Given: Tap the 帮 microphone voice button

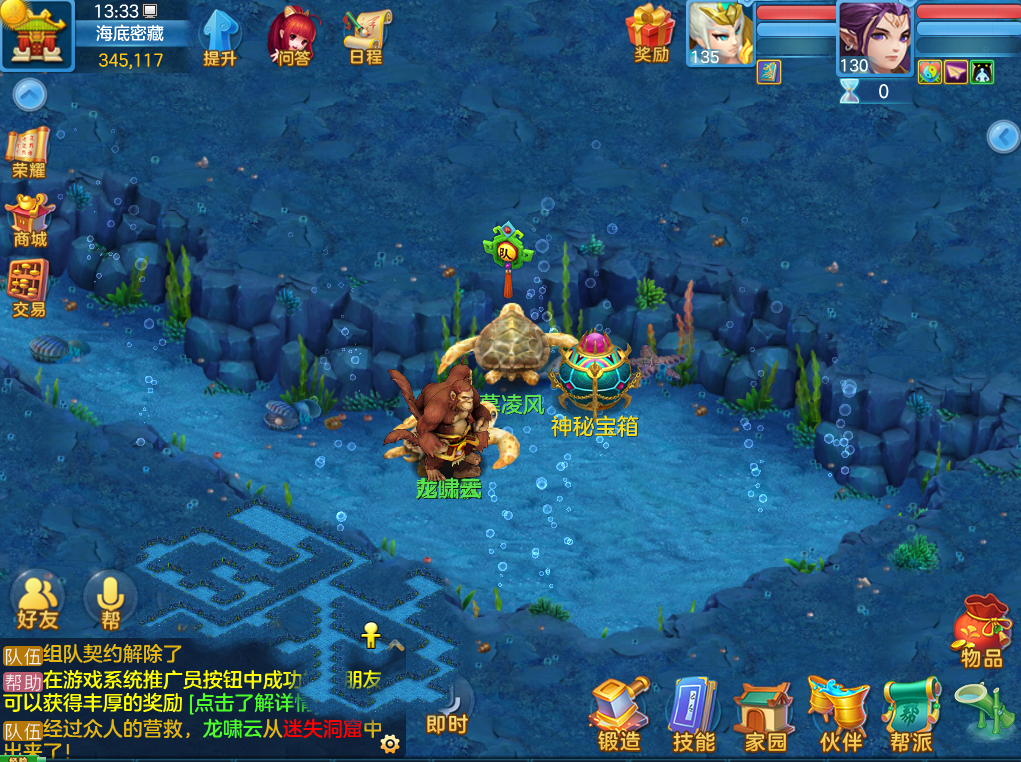Looking at the screenshot, I should [x=110, y=600].
